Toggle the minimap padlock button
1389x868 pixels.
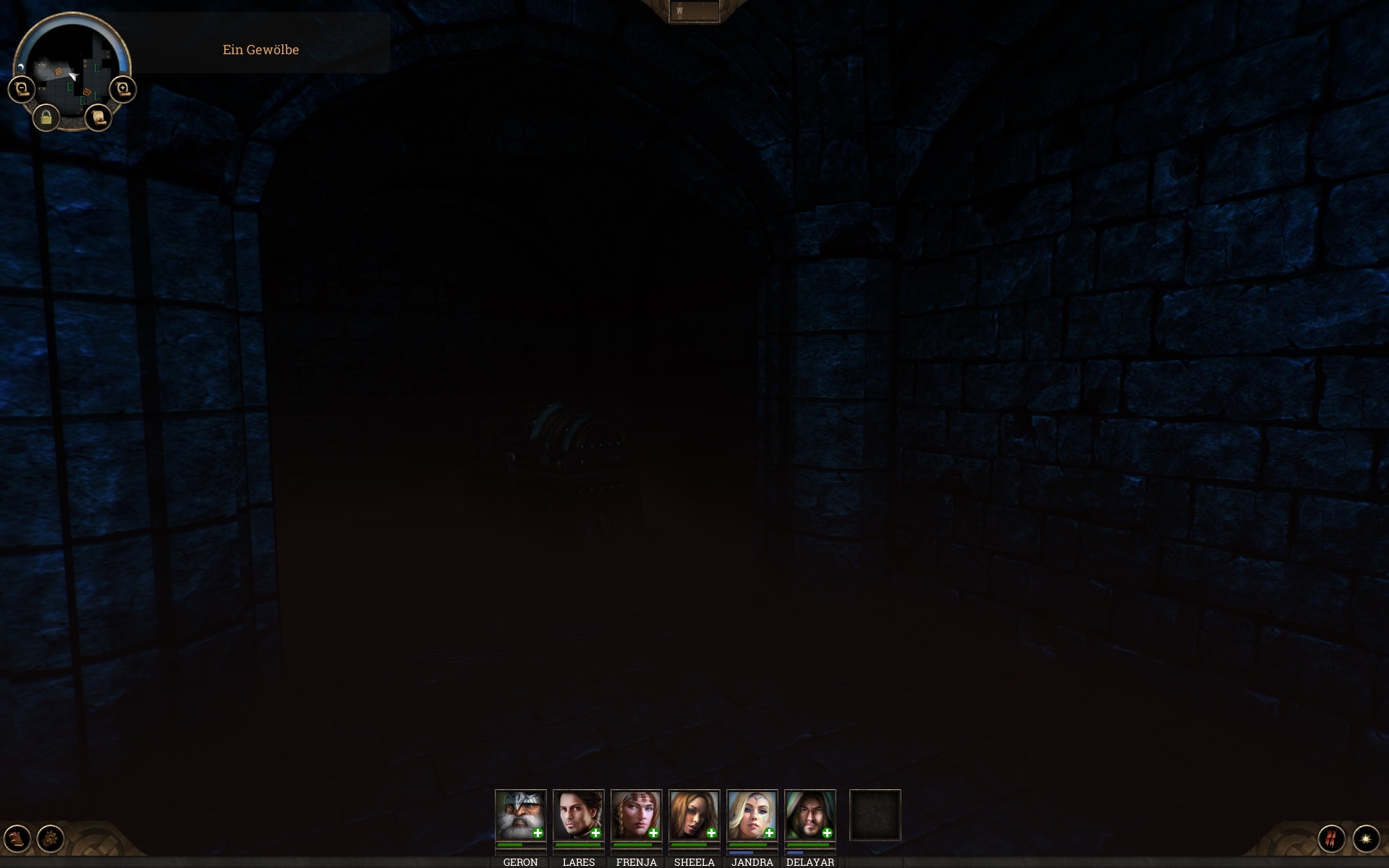pyautogui.click(x=46, y=117)
